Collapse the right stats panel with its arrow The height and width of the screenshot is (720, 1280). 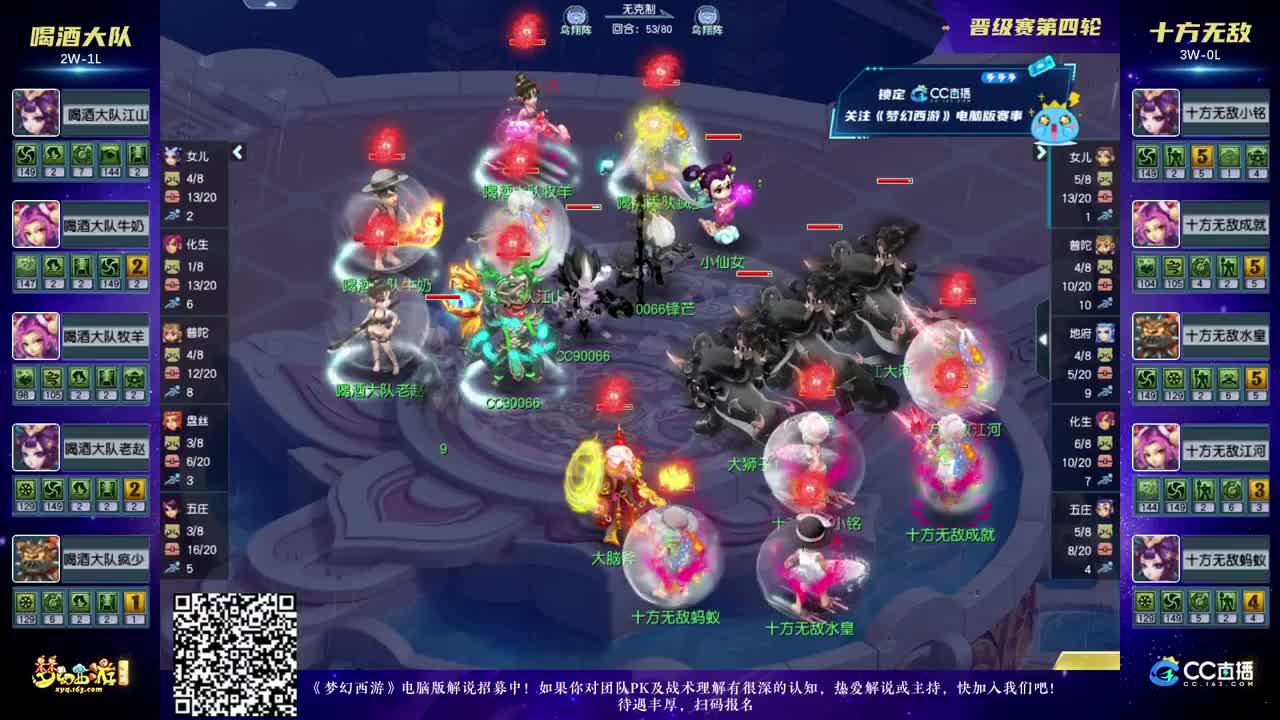point(1040,152)
